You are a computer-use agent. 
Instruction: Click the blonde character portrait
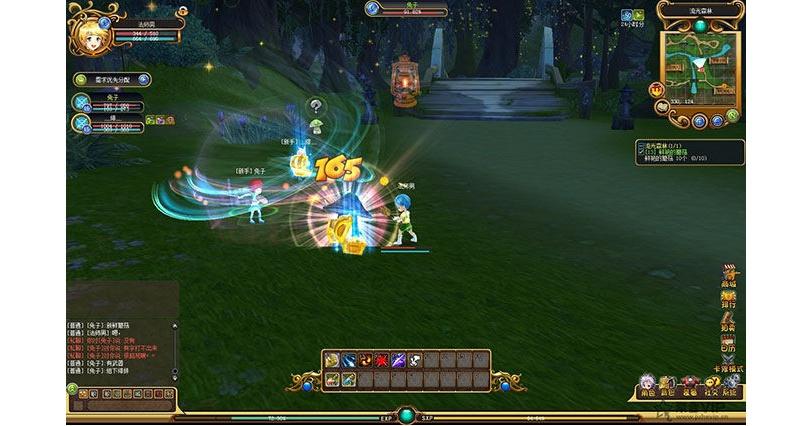[87, 33]
